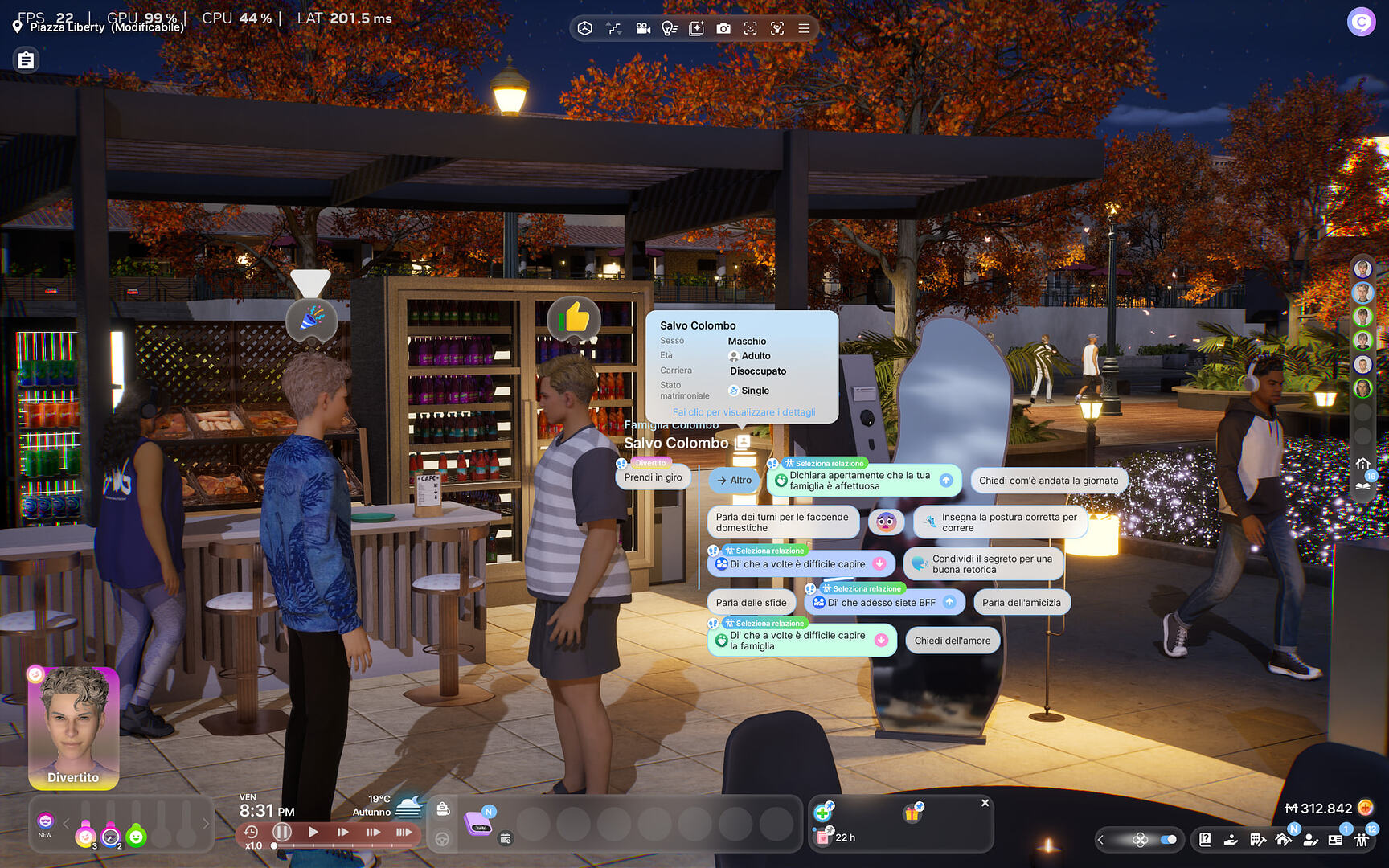This screenshot has height=868, width=1389.
Task: Open the video camera recording mode
Action: [x=643, y=28]
